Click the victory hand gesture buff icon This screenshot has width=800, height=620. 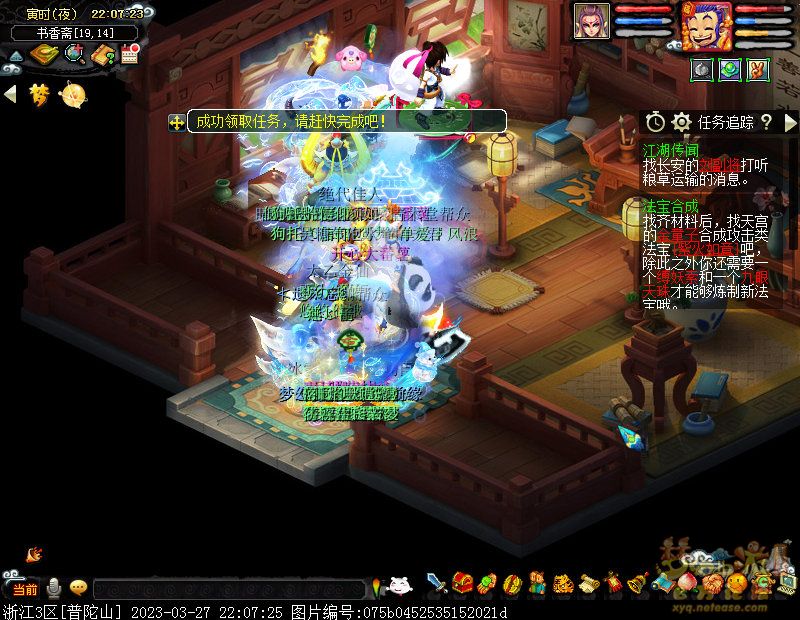pyautogui.click(x=757, y=70)
